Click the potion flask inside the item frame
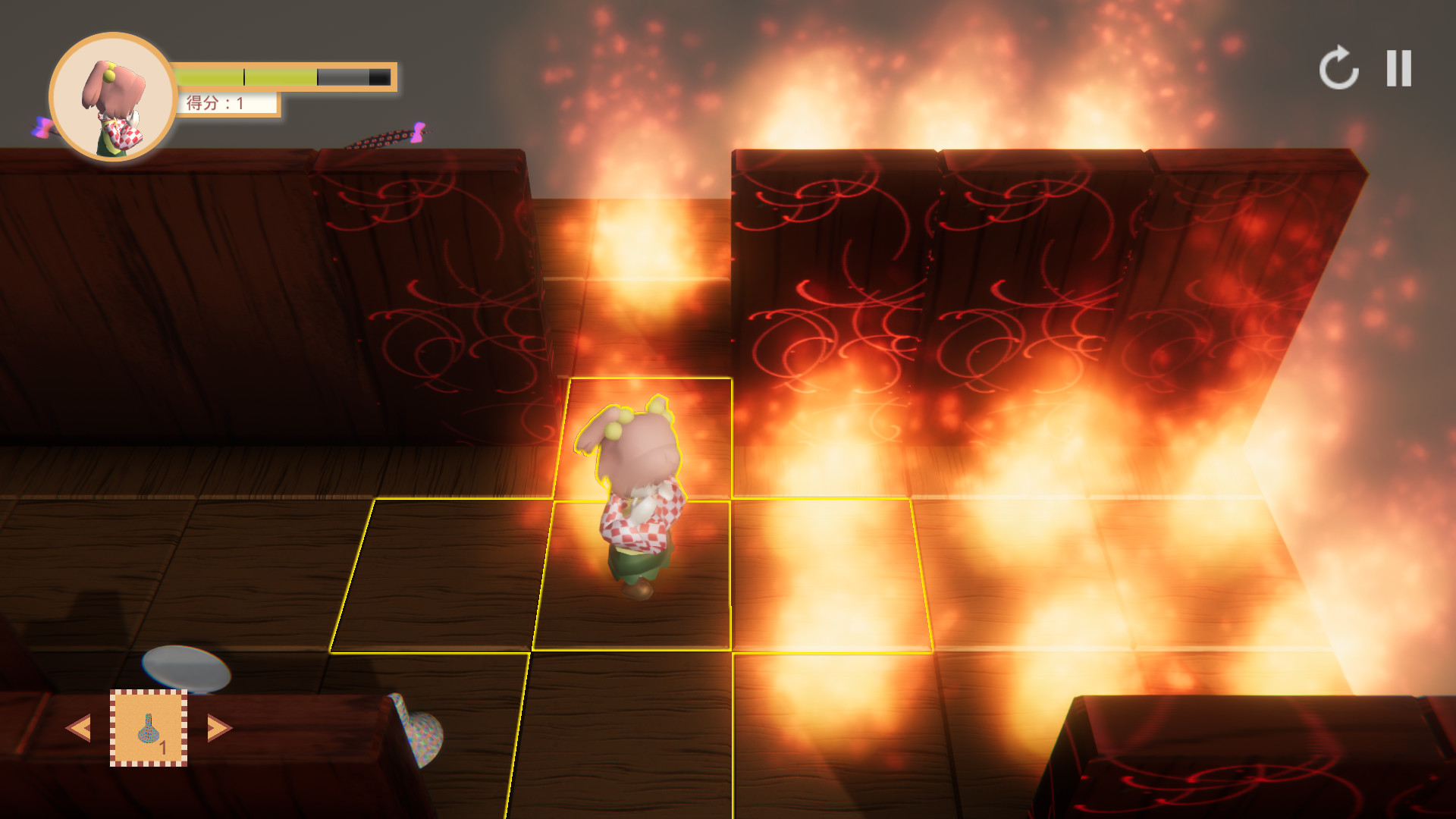The height and width of the screenshot is (819, 1456). click(x=149, y=726)
